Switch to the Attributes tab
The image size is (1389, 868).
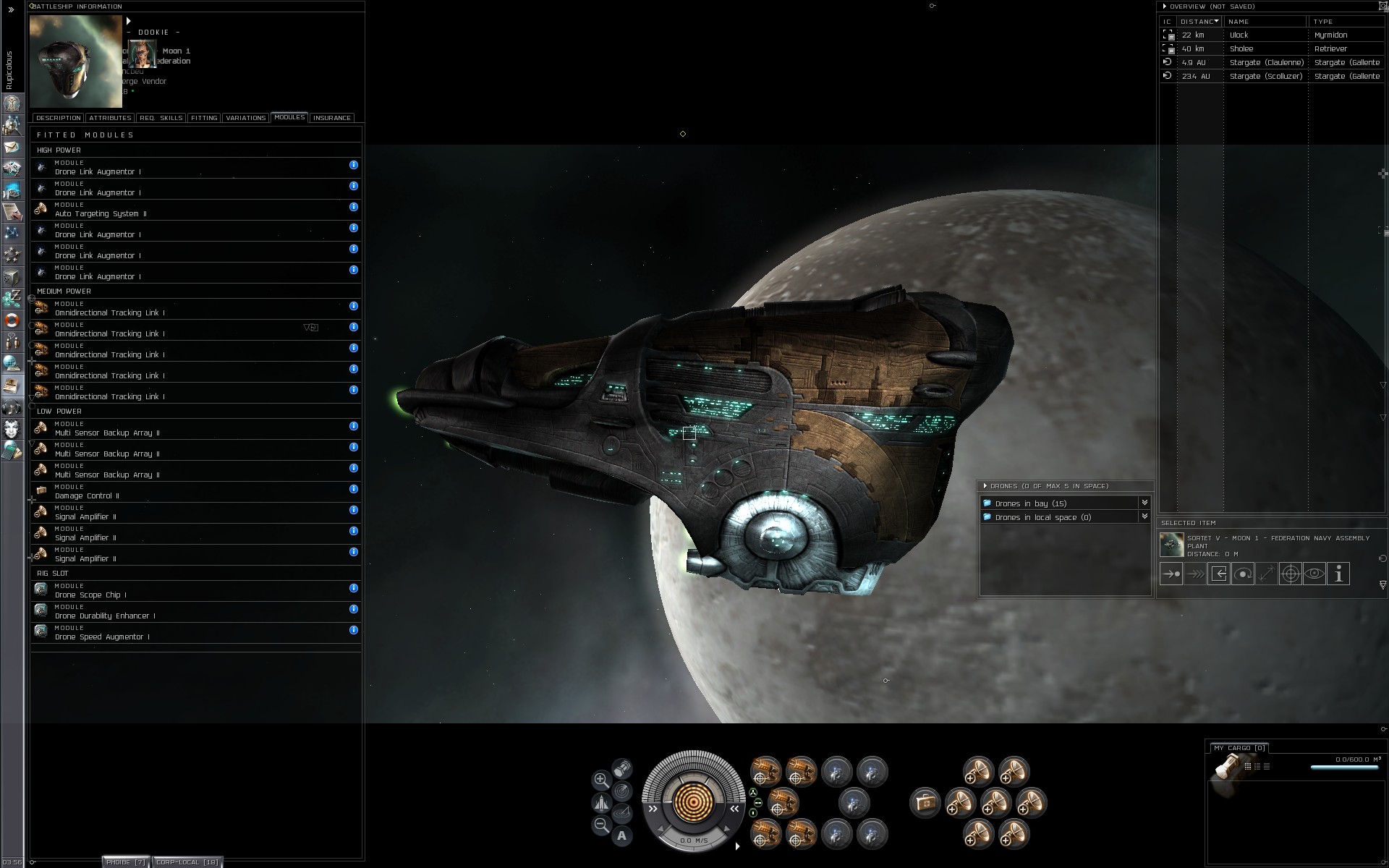(110, 118)
